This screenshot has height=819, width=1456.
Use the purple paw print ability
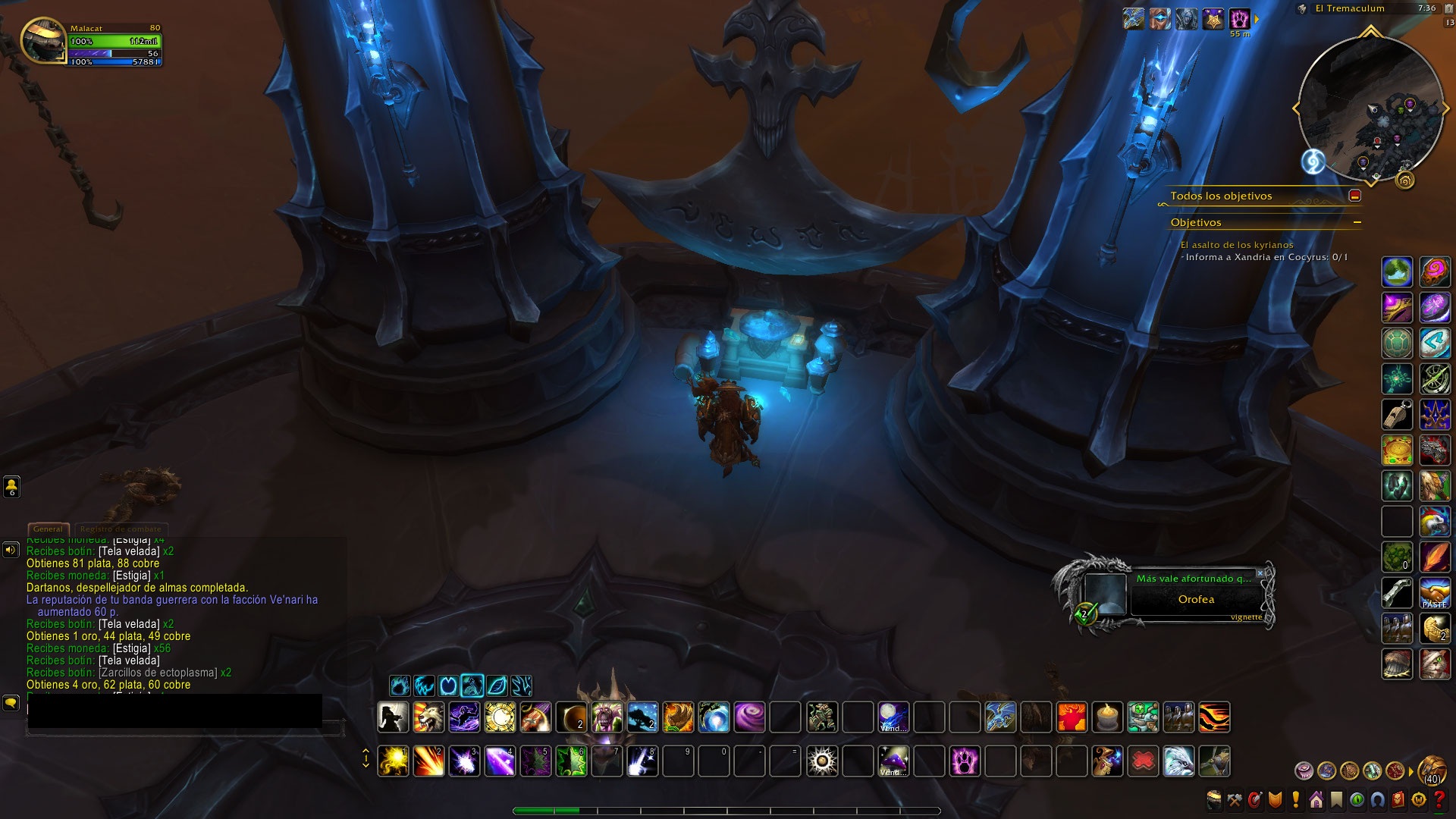(965, 761)
